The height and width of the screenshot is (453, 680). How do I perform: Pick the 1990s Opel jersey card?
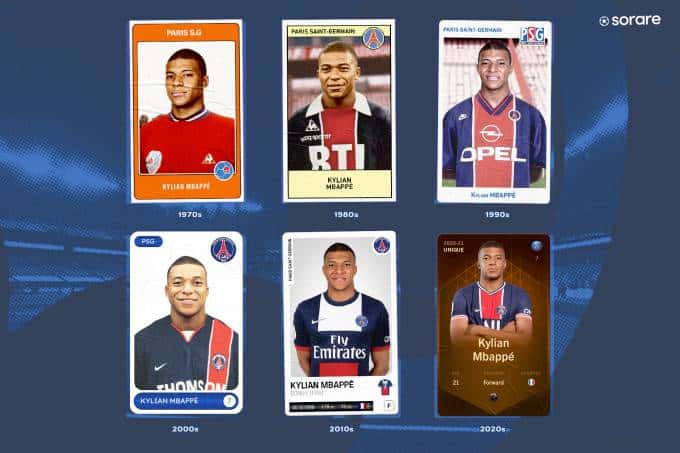[493, 111]
